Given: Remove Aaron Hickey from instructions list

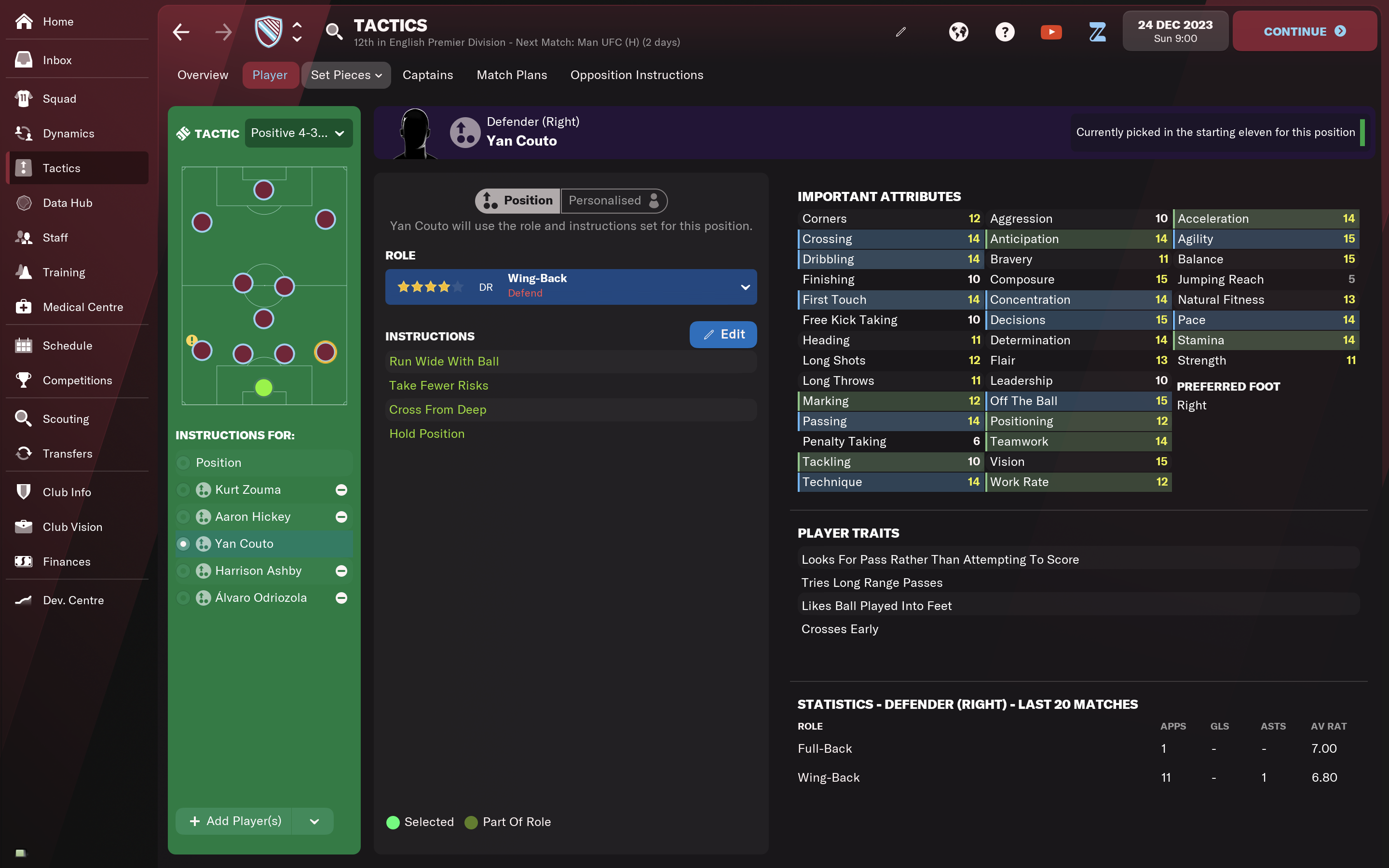Looking at the screenshot, I should [341, 516].
